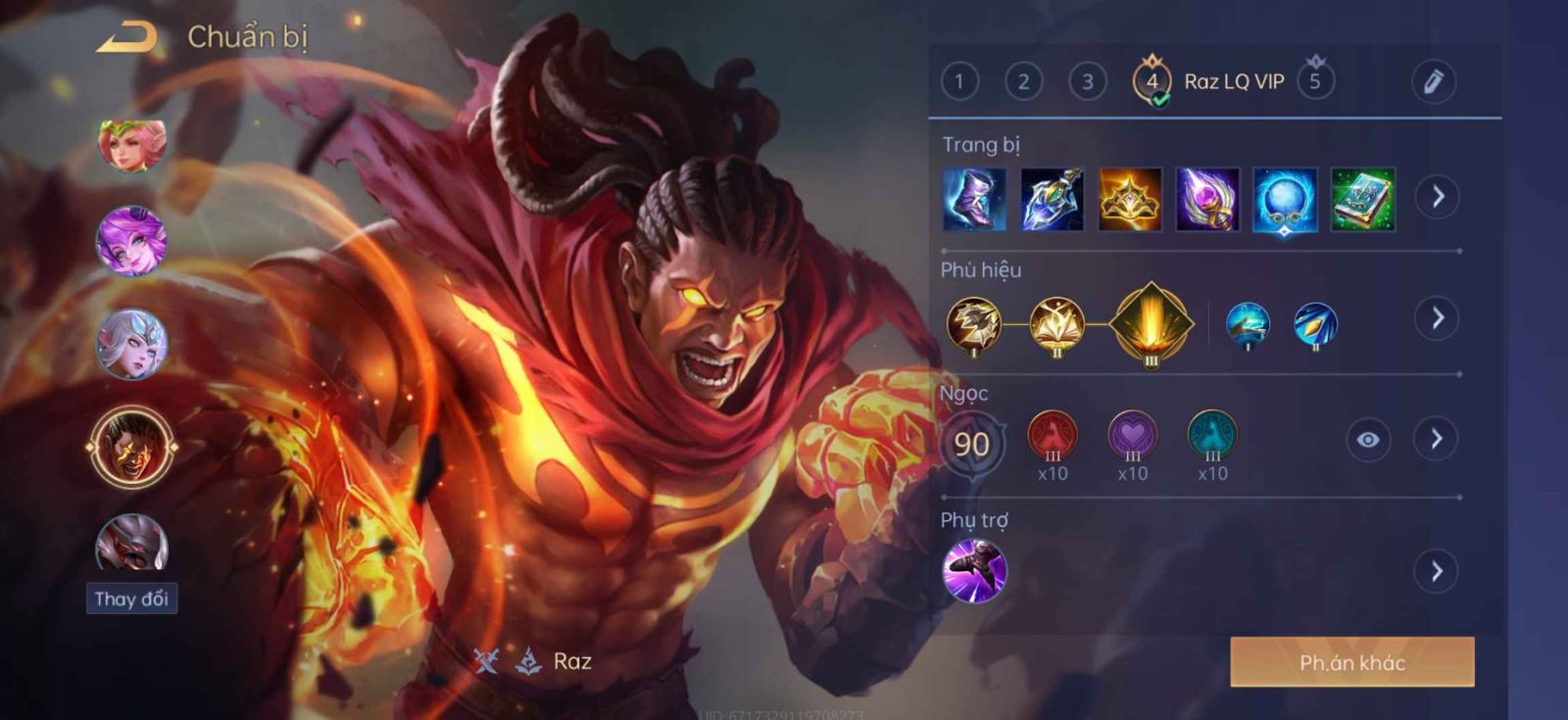Select the green spellbook equipment item
The width and height of the screenshot is (1568, 720).
1362,200
